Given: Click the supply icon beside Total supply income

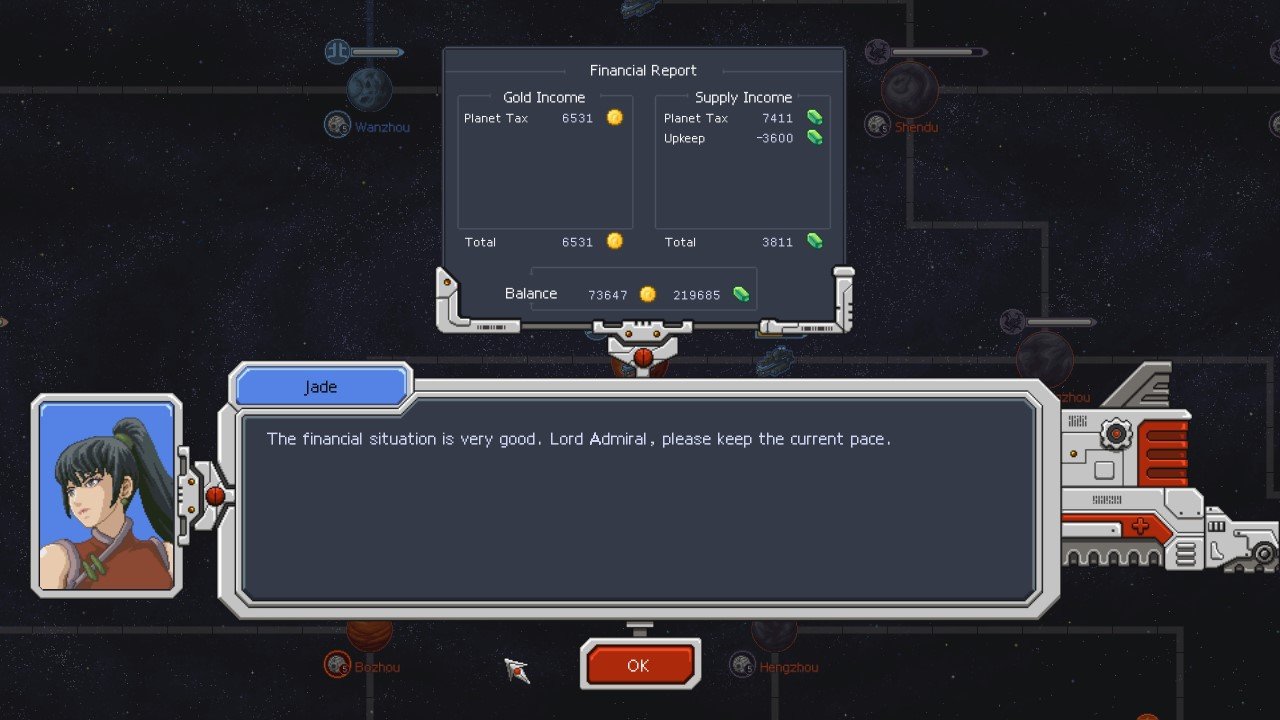Looking at the screenshot, I should (x=815, y=242).
